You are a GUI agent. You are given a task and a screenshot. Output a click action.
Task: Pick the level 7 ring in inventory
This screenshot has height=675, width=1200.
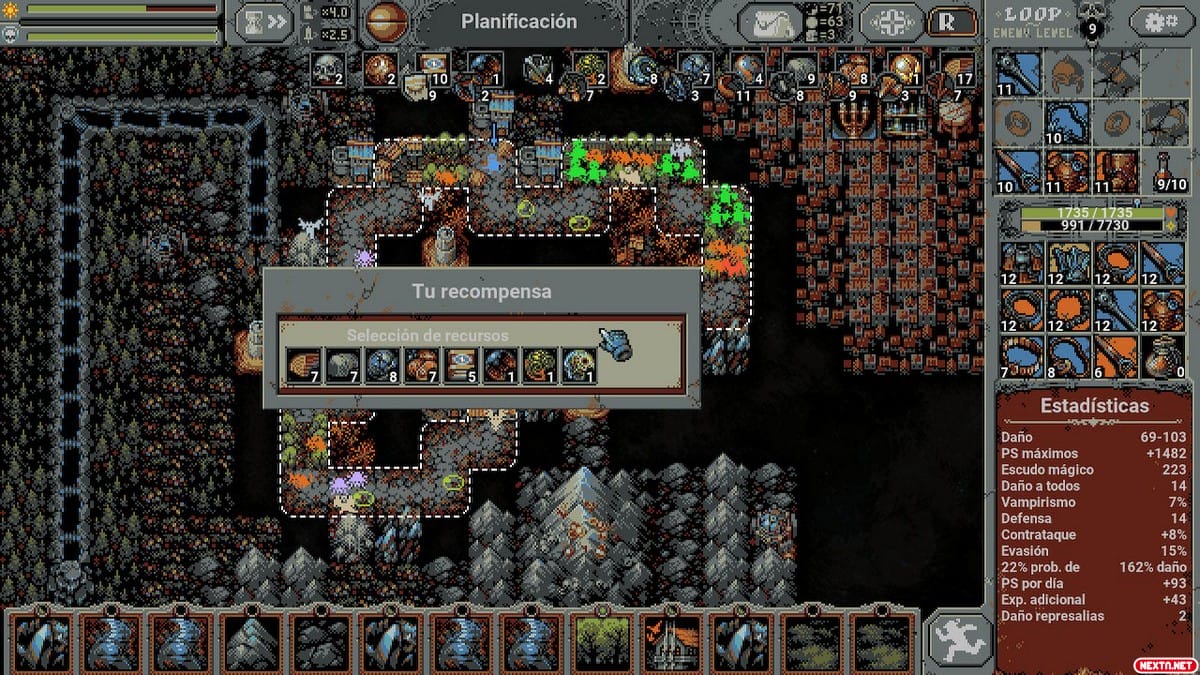[1021, 356]
